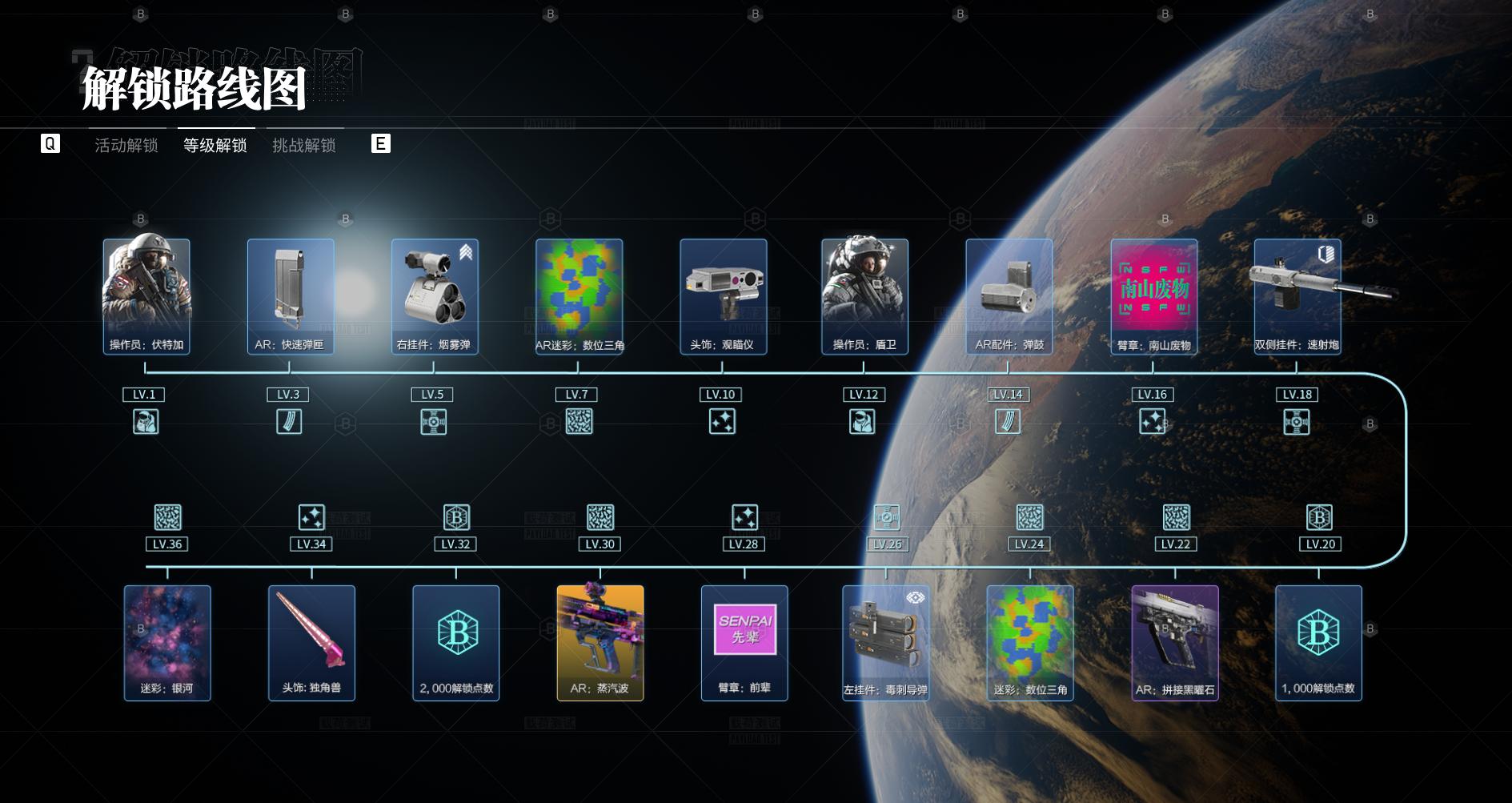Select the 操作员：伏特加 reward card
Viewport: 1512px width, 803px height.
[x=146, y=296]
